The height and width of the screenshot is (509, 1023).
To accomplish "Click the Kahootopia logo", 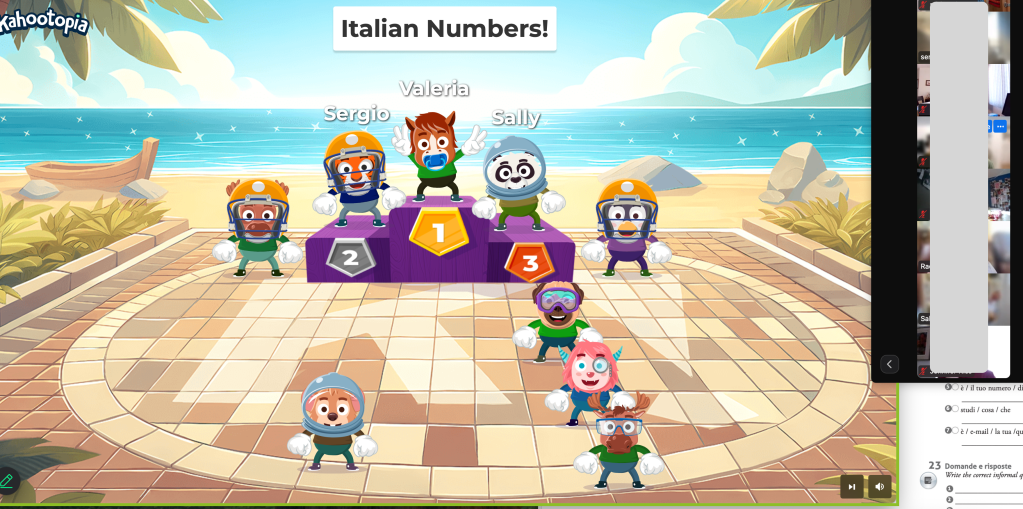I will [x=45, y=22].
